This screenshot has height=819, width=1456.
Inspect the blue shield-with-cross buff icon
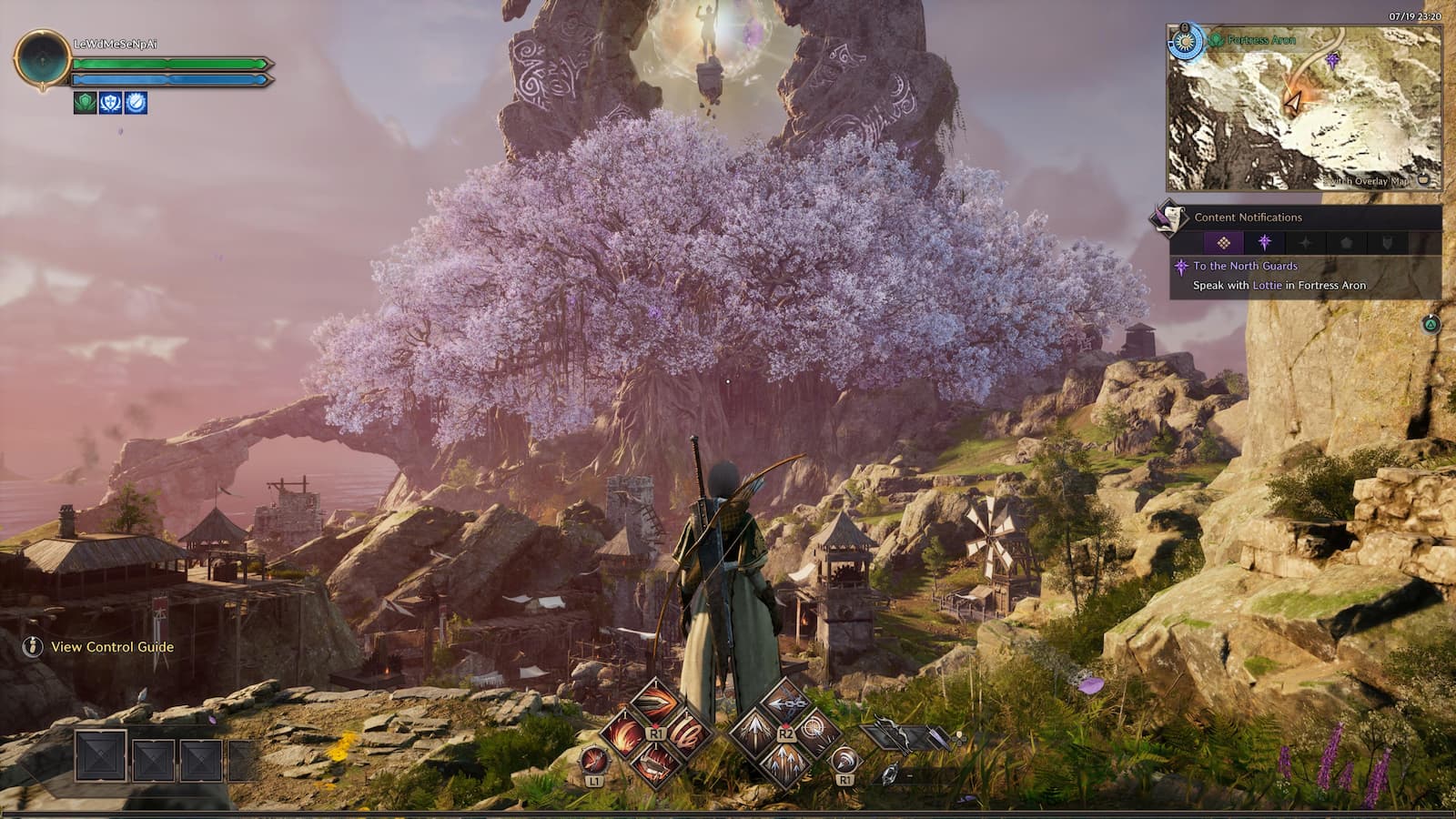pos(110,103)
